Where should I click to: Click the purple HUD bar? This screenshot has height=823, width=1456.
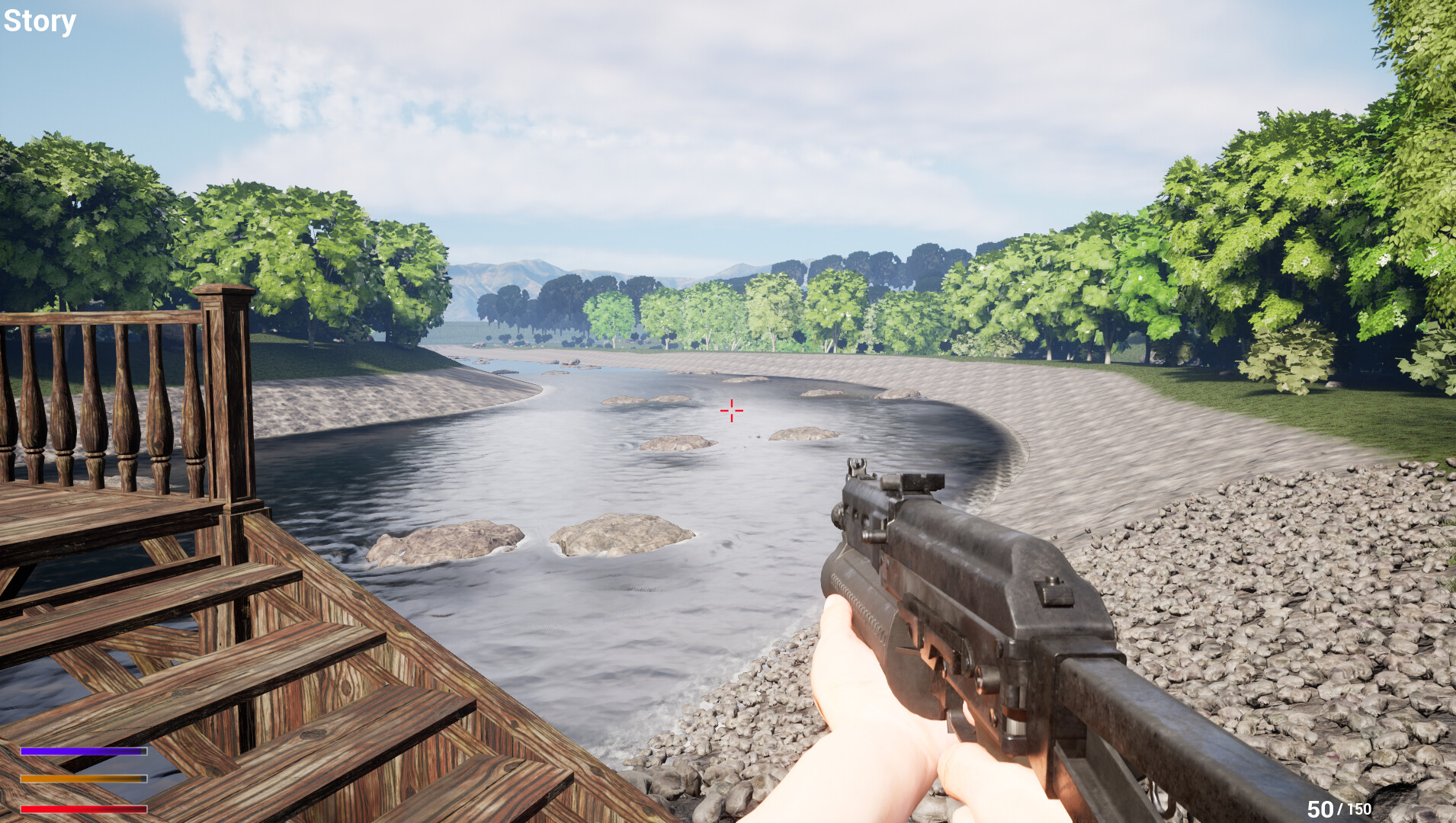(82, 753)
